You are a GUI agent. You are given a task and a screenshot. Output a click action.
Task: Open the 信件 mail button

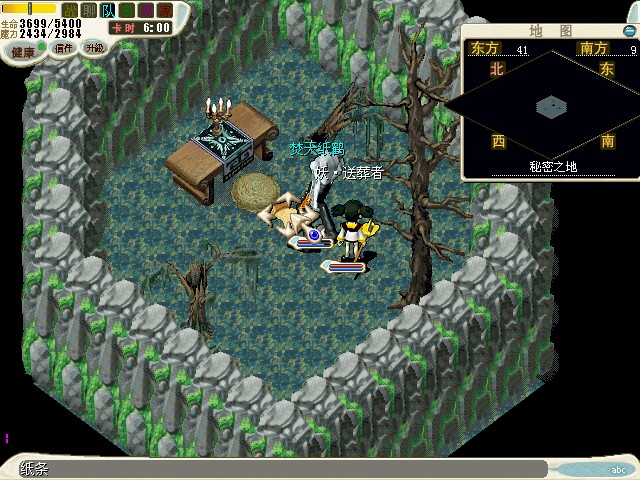tap(63, 47)
